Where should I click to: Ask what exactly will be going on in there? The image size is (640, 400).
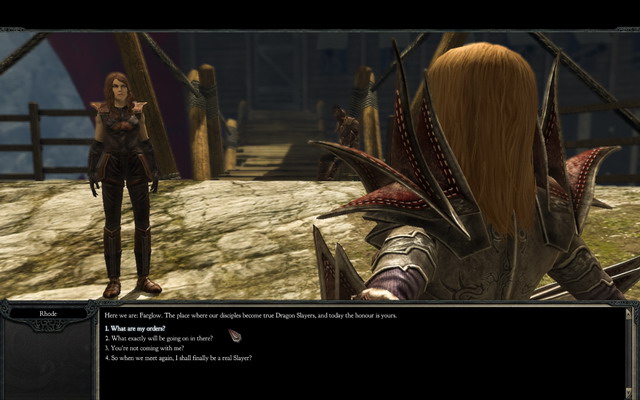pyautogui.click(x=157, y=338)
